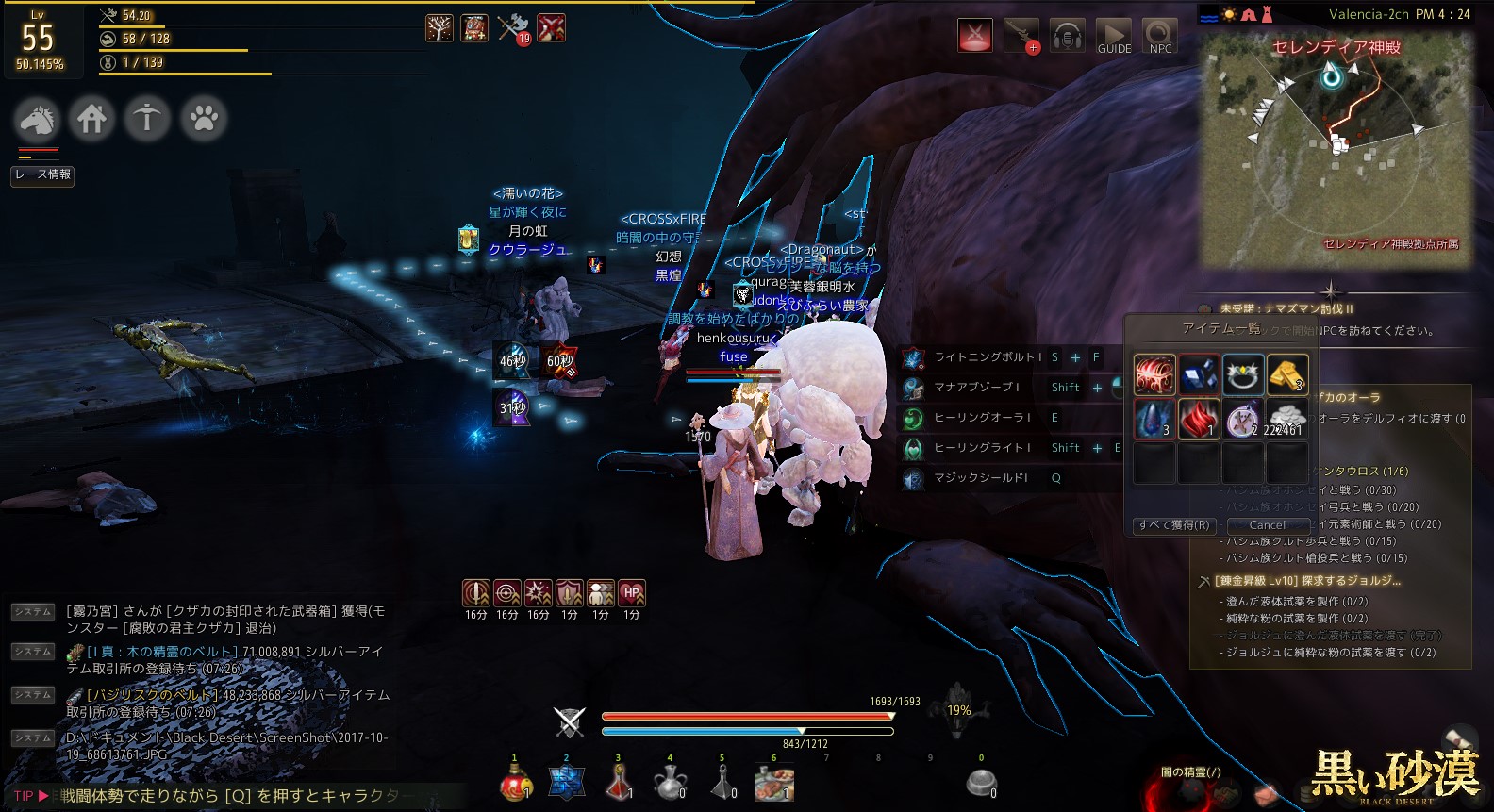The width and height of the screenshot is (1494, 812).
Task: Open the house residence icon
Action: (92, 119)
